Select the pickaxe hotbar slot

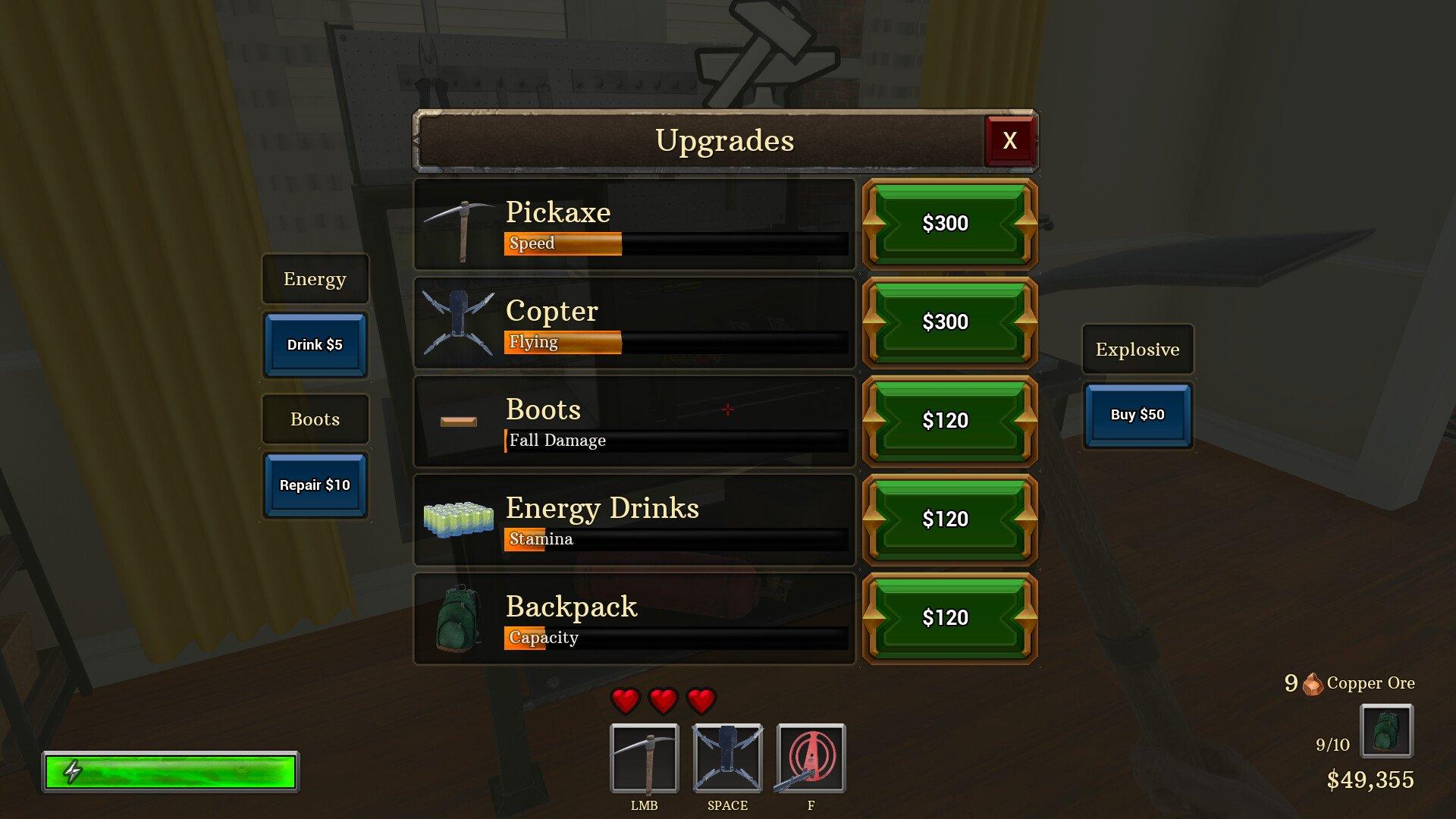pos(644,758)
